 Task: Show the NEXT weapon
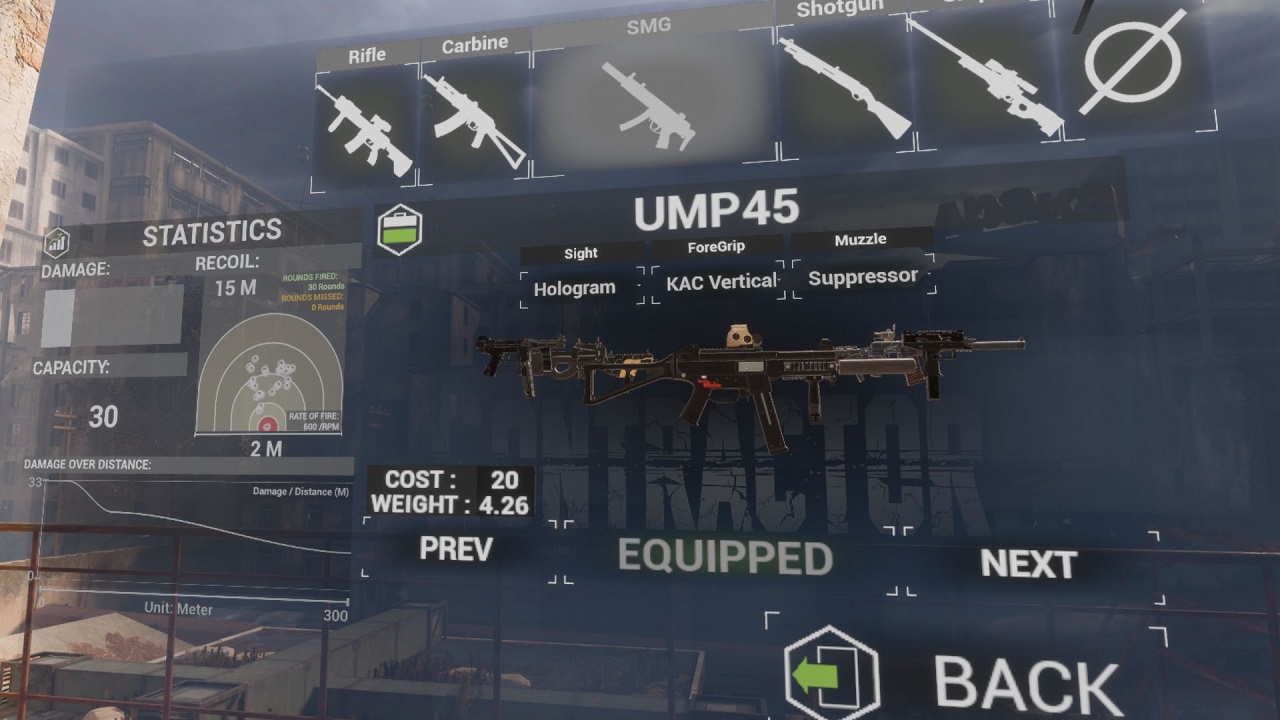pyautogui.click(x=1028, y=565)
